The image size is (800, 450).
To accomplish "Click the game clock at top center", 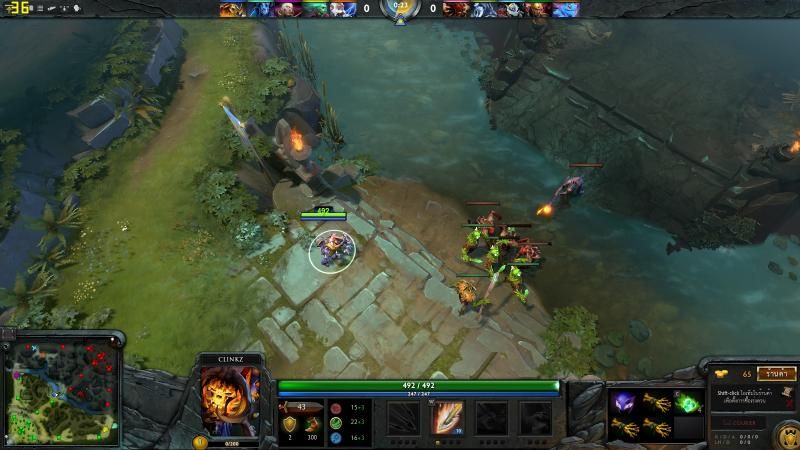I will click(x=400, y=6).
